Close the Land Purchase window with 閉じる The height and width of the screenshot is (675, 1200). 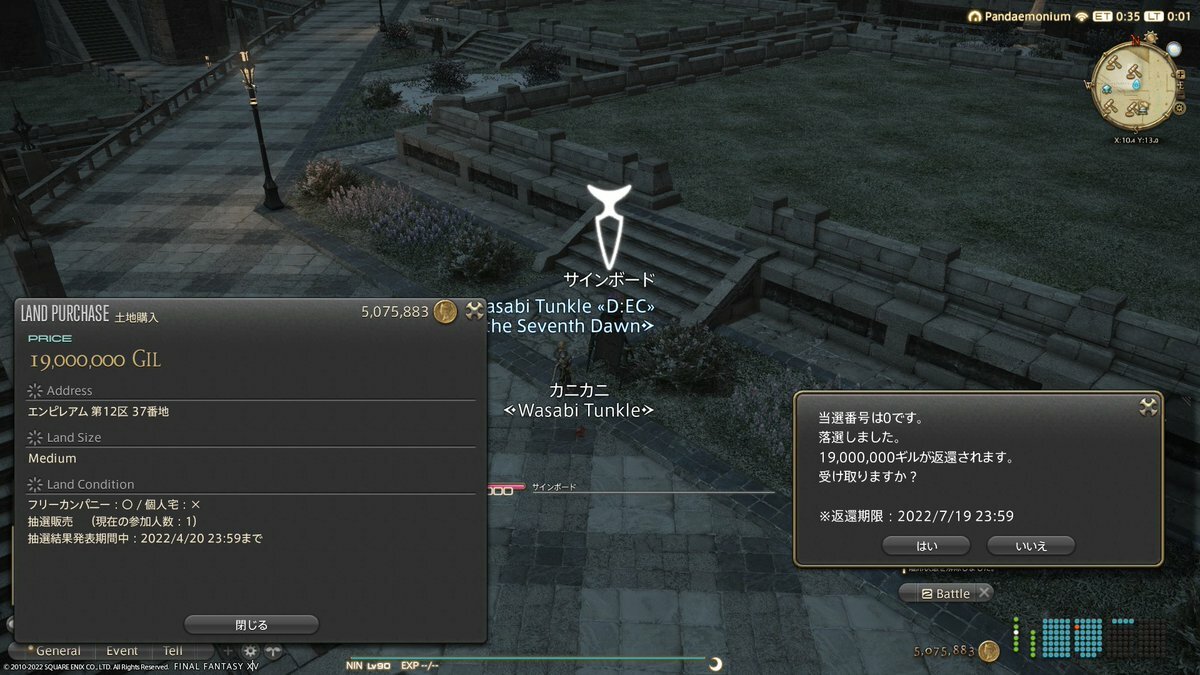click(251, 624)
